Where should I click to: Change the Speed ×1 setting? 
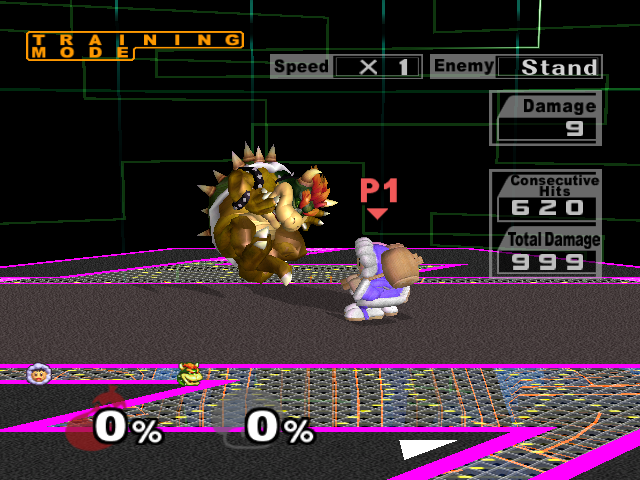(376, 67)
